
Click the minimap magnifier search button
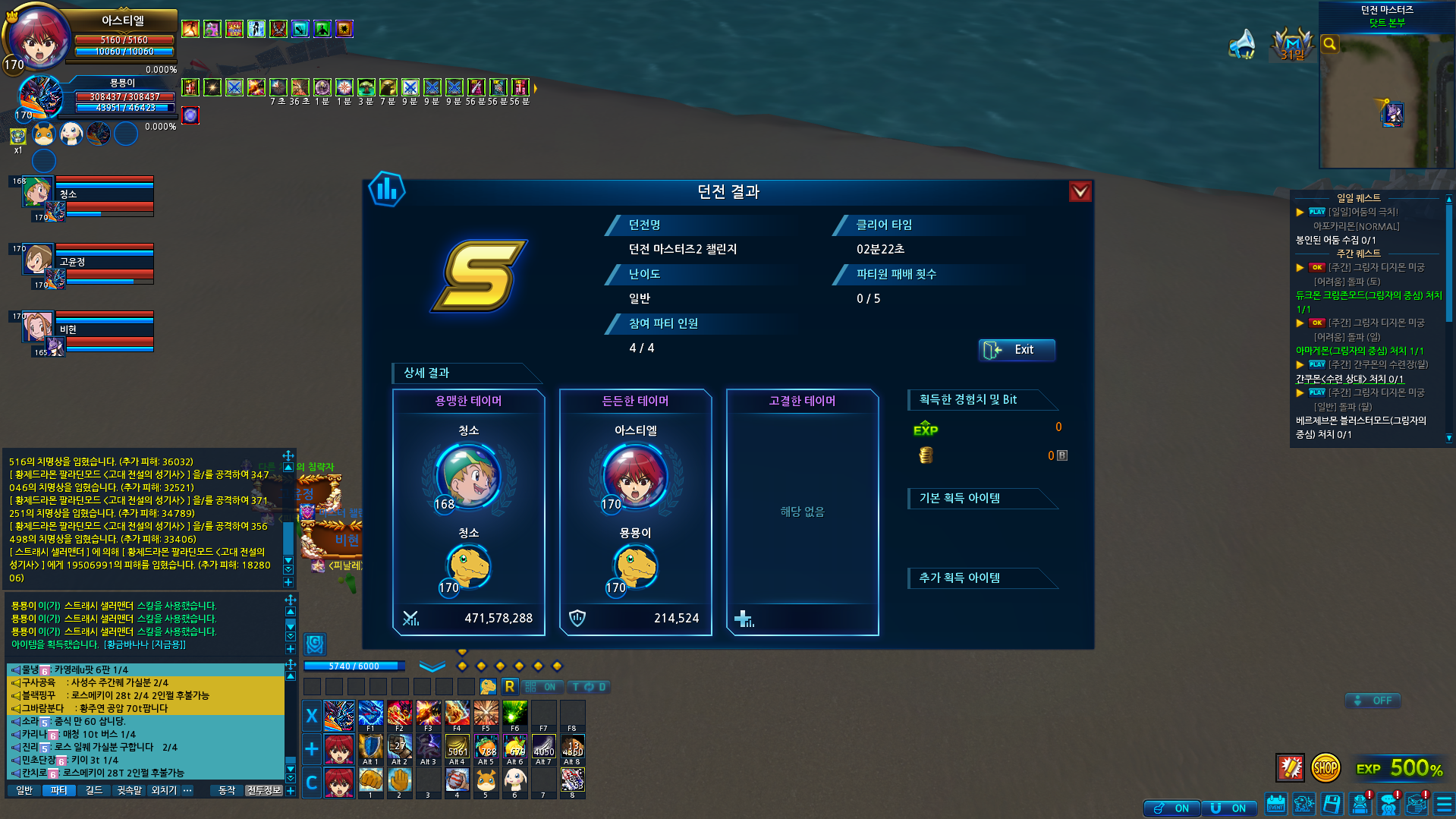(x=1329, y=44)
